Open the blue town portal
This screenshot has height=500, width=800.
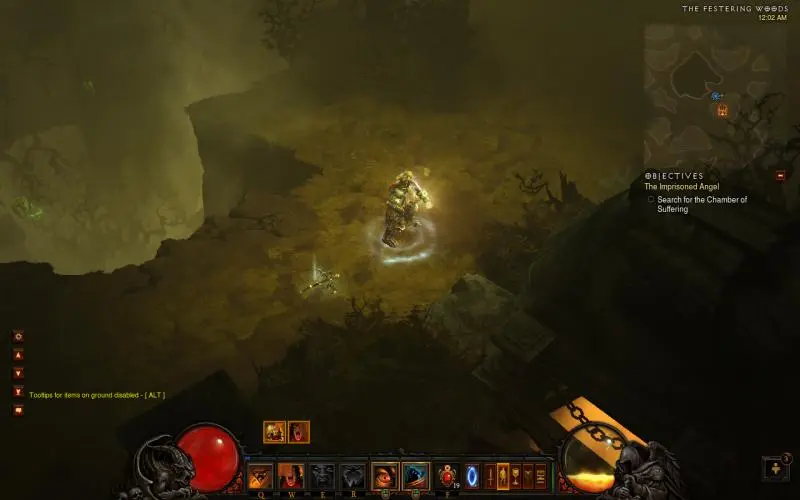pos(473,476)
